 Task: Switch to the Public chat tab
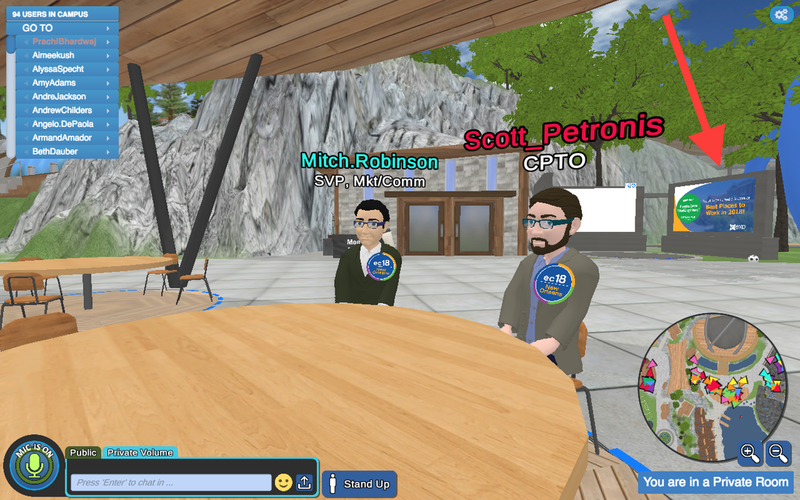point(84,453)
